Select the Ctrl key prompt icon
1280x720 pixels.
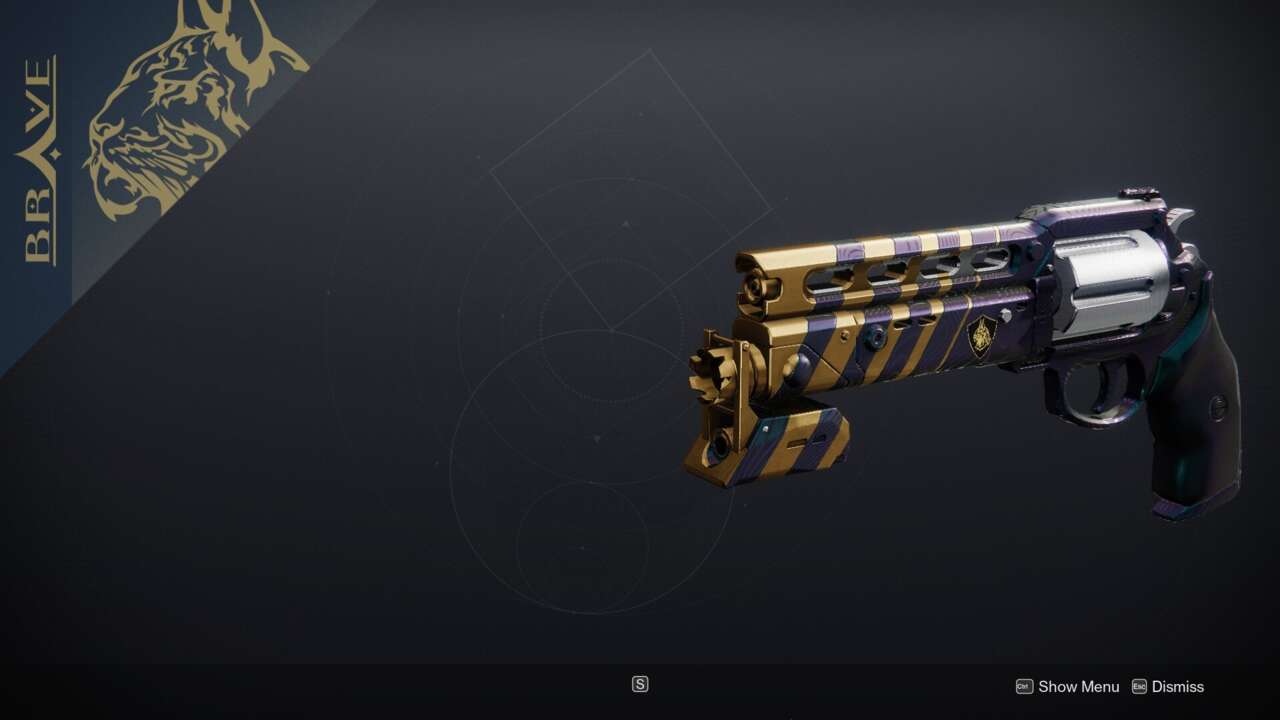(1022, 687)
